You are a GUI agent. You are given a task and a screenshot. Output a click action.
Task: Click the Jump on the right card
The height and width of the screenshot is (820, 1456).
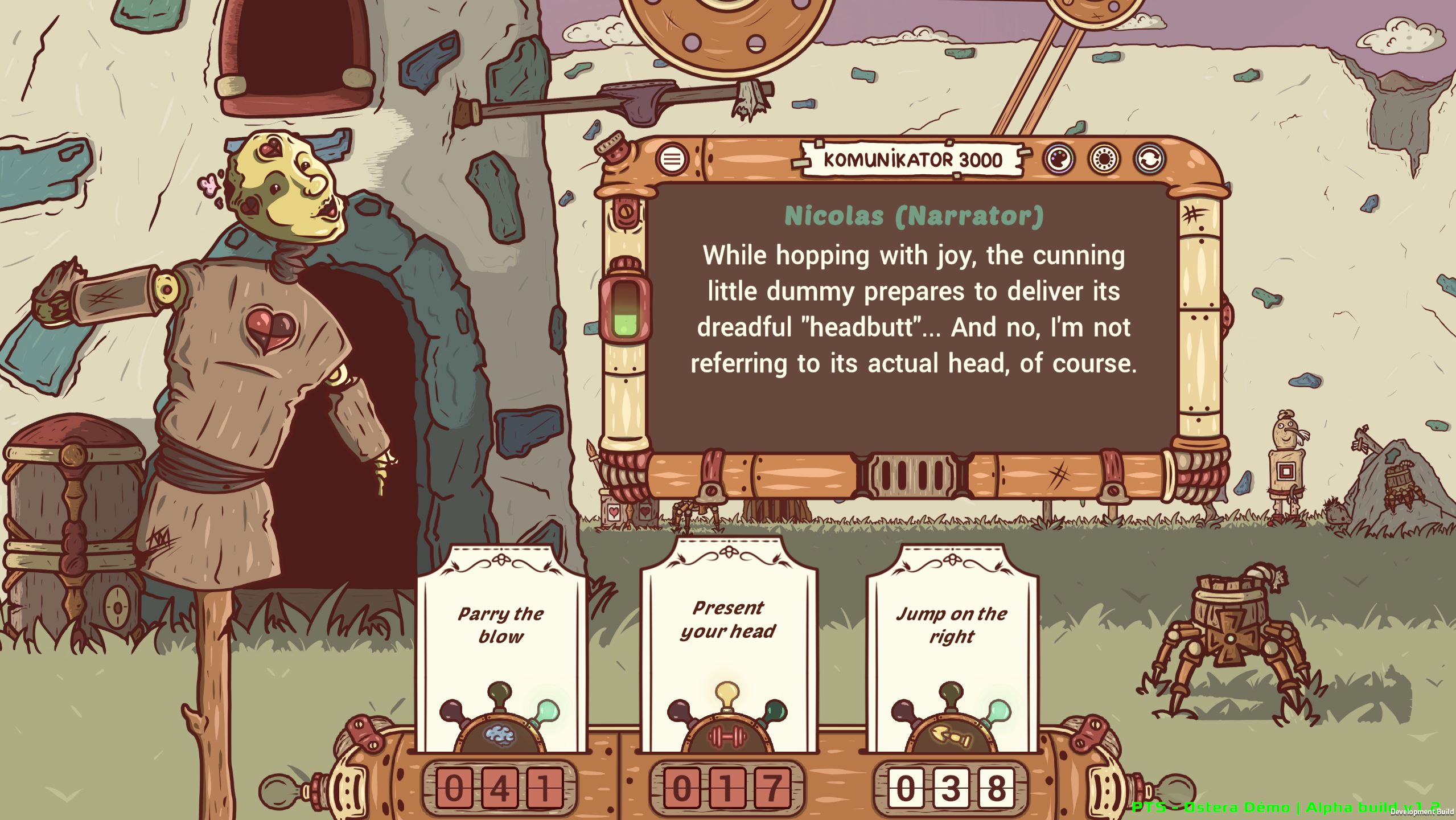click(952, 626)
